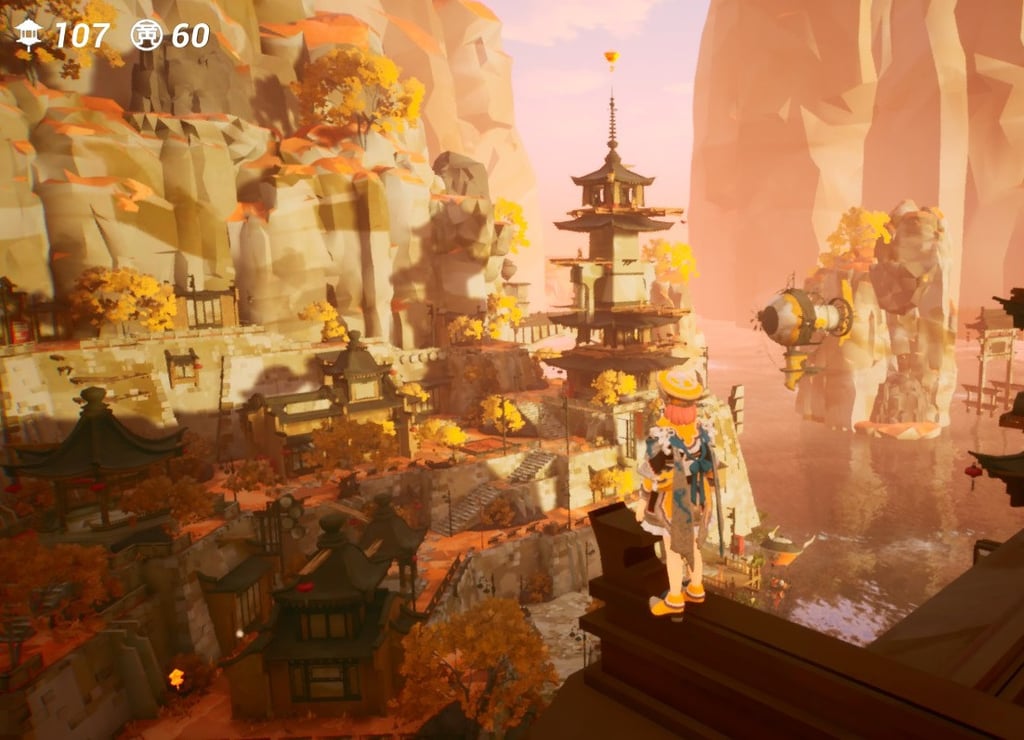Click the lantern icon beside 107

tap(29, 35)
